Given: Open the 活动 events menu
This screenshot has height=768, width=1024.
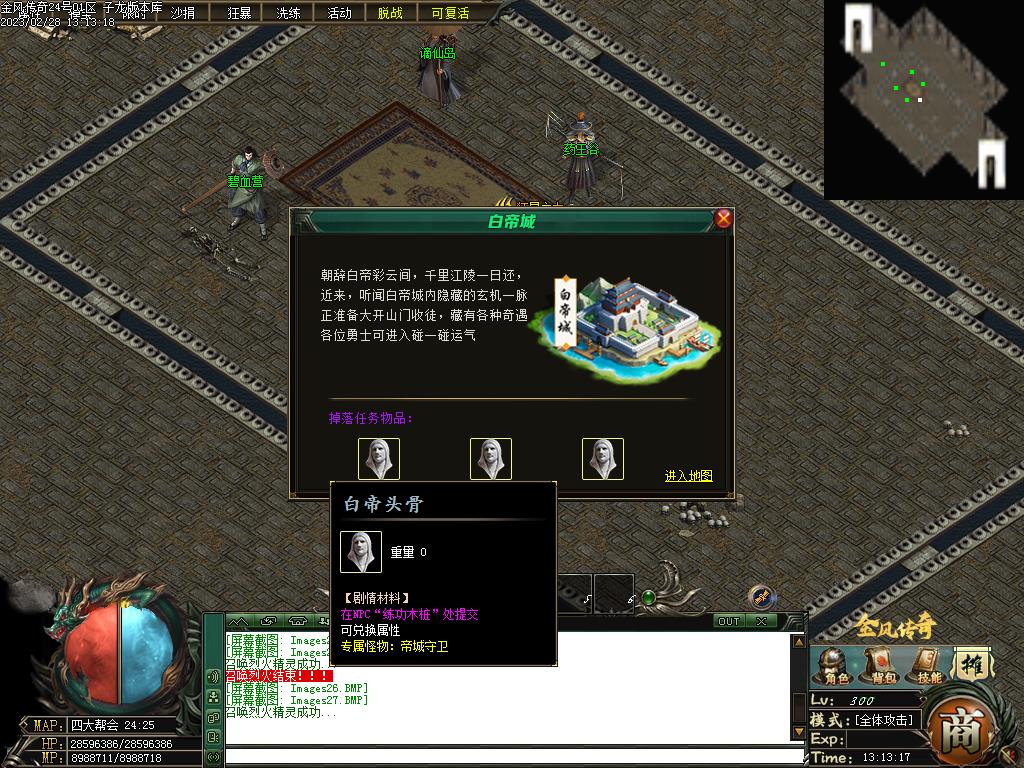Looking at the screenshot, I should [x=339, y=13].
